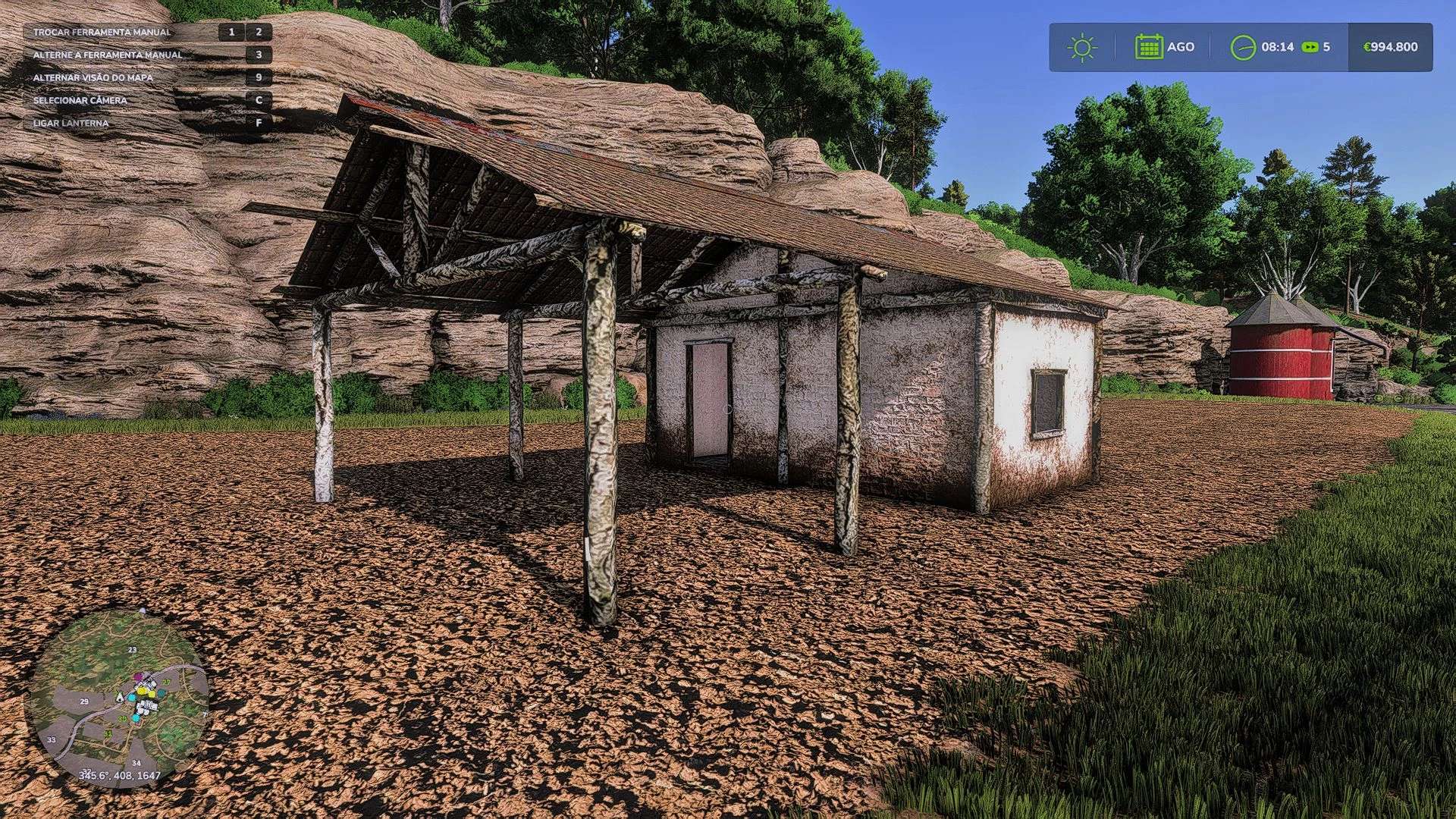Click field number 29 on the minimap

pos(85,701)
